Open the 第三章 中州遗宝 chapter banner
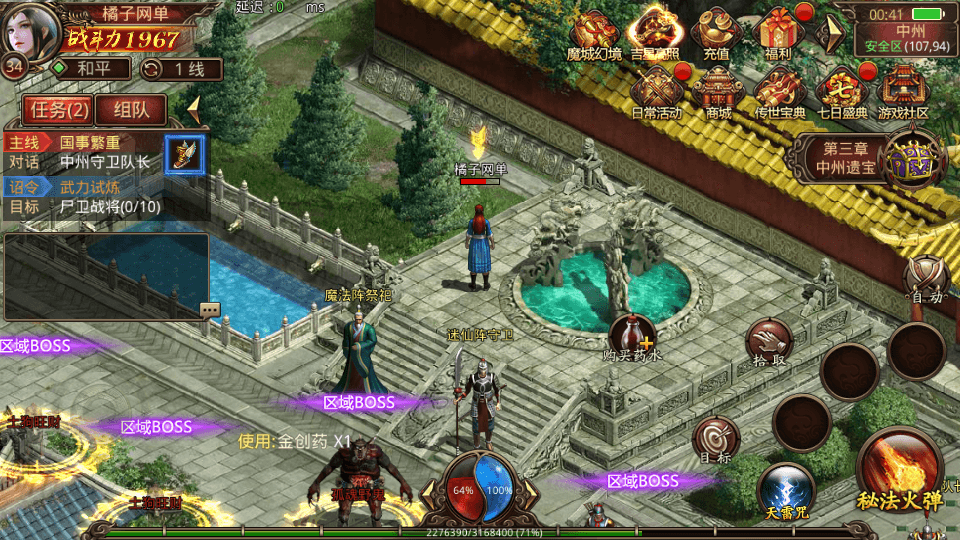The image size is (960, 540). 850,158
